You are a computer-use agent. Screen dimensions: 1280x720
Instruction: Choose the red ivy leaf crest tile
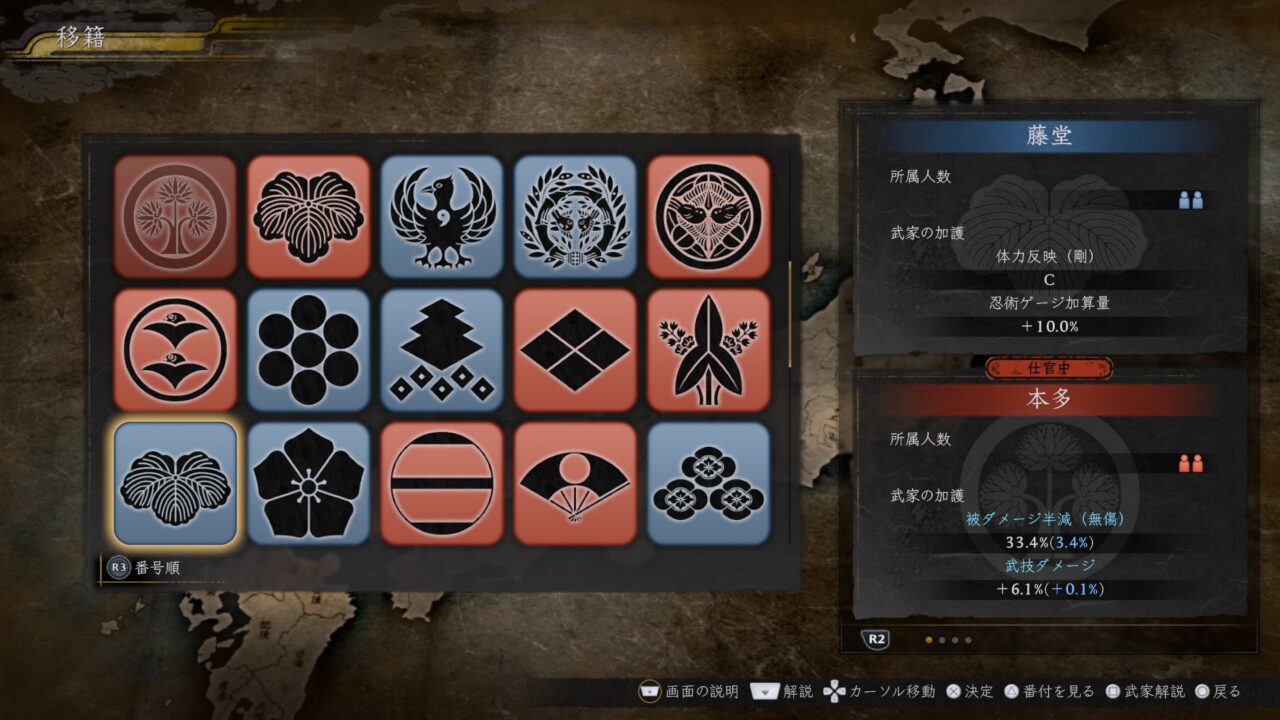point(308,216)
